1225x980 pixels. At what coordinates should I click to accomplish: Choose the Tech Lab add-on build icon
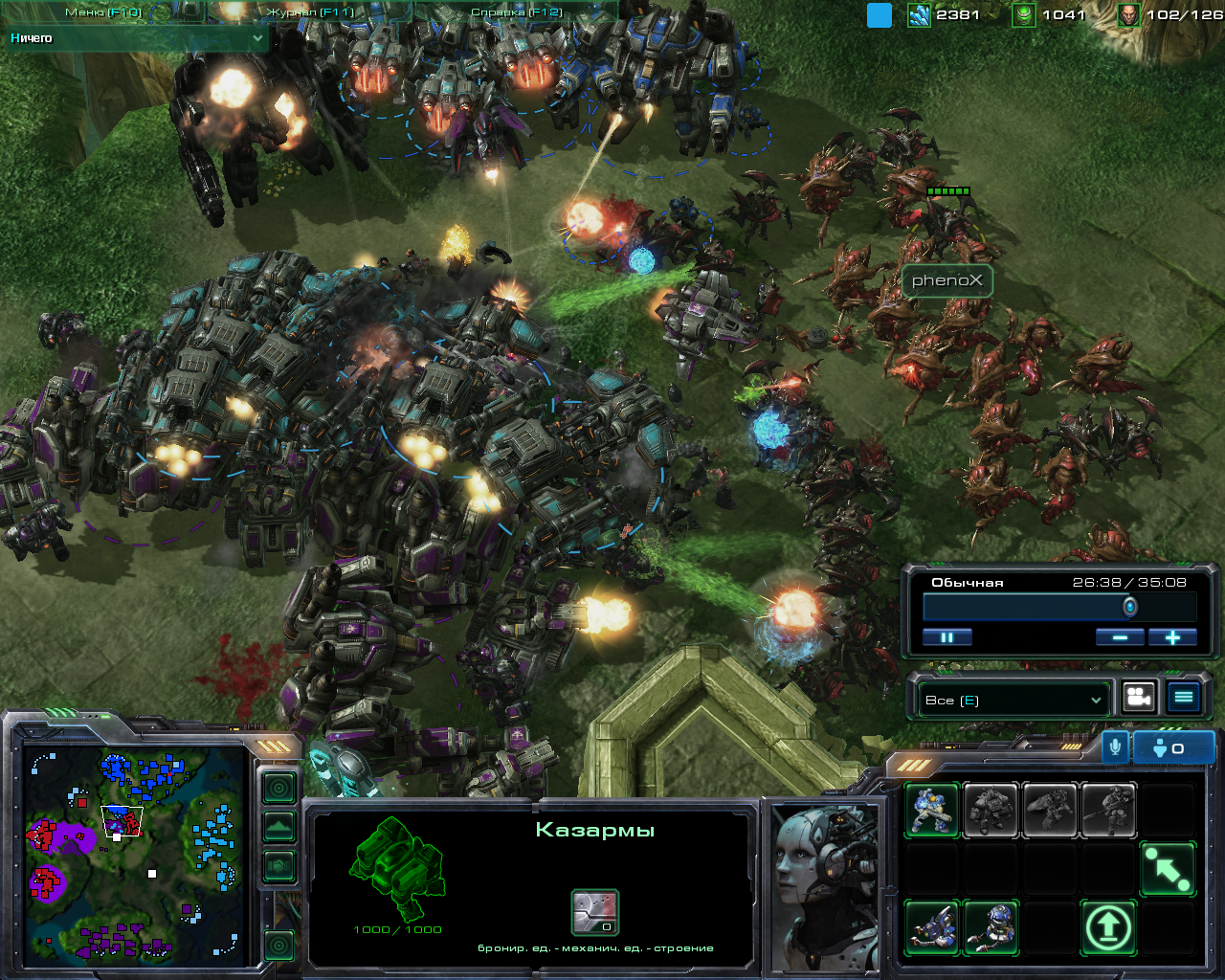tap(931, 928)
